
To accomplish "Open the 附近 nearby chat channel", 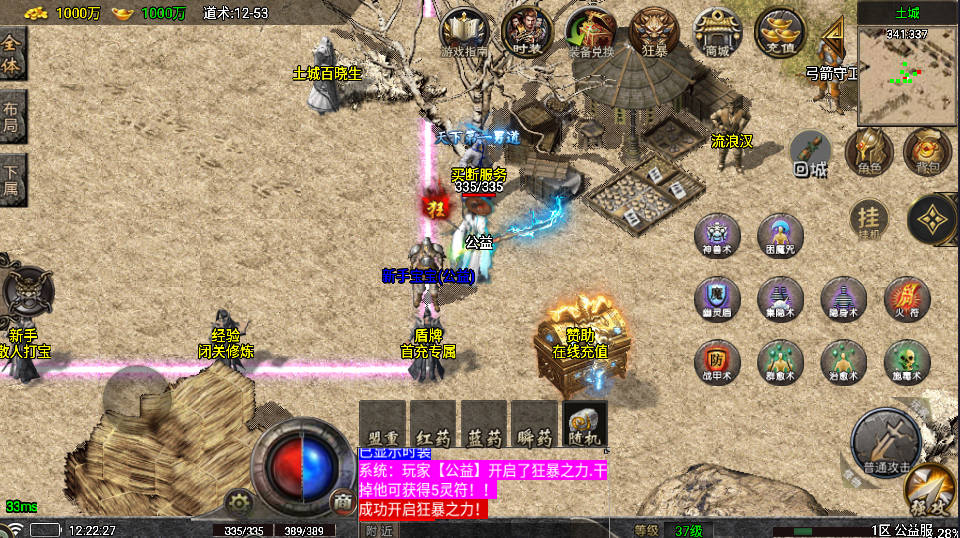I will [x=379, y=530].
